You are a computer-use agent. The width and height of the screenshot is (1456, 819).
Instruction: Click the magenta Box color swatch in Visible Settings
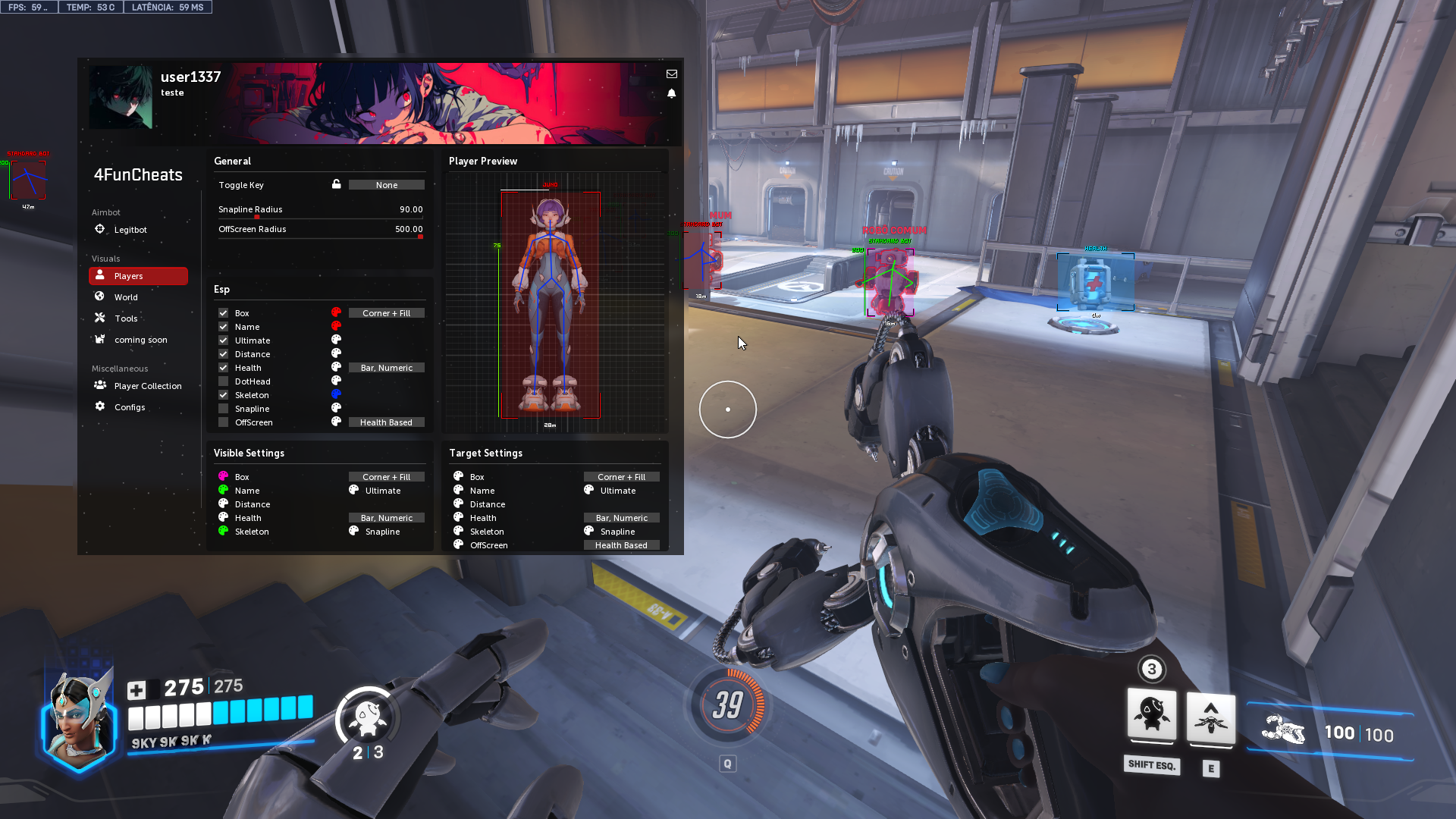pos(223,476)
